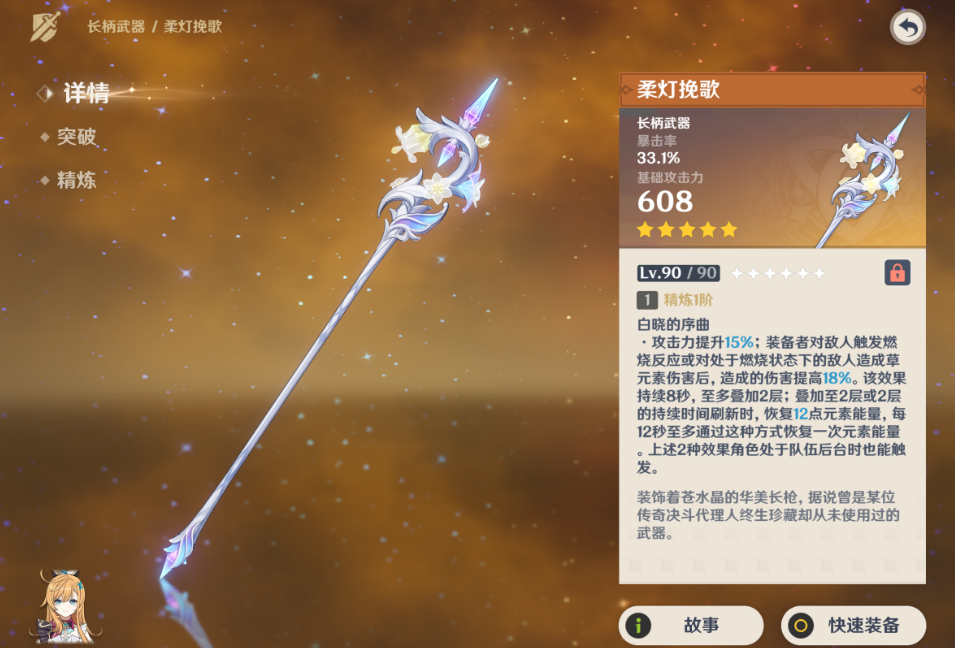955x648 pixels.
Task: Open the 故事 story button
Action: (690, 626)
